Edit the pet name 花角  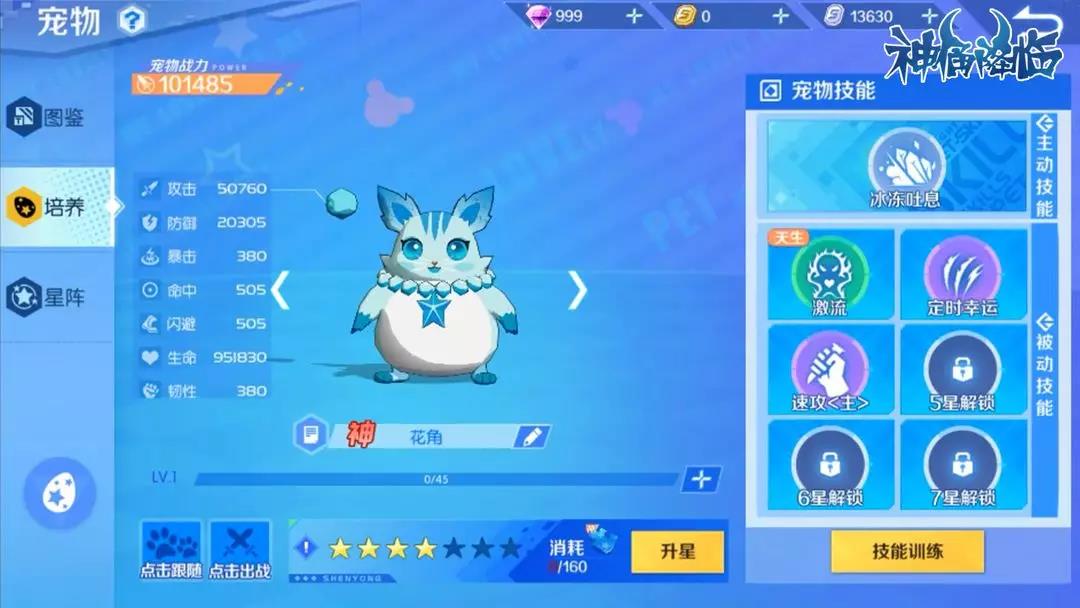(x=531, y=436)
